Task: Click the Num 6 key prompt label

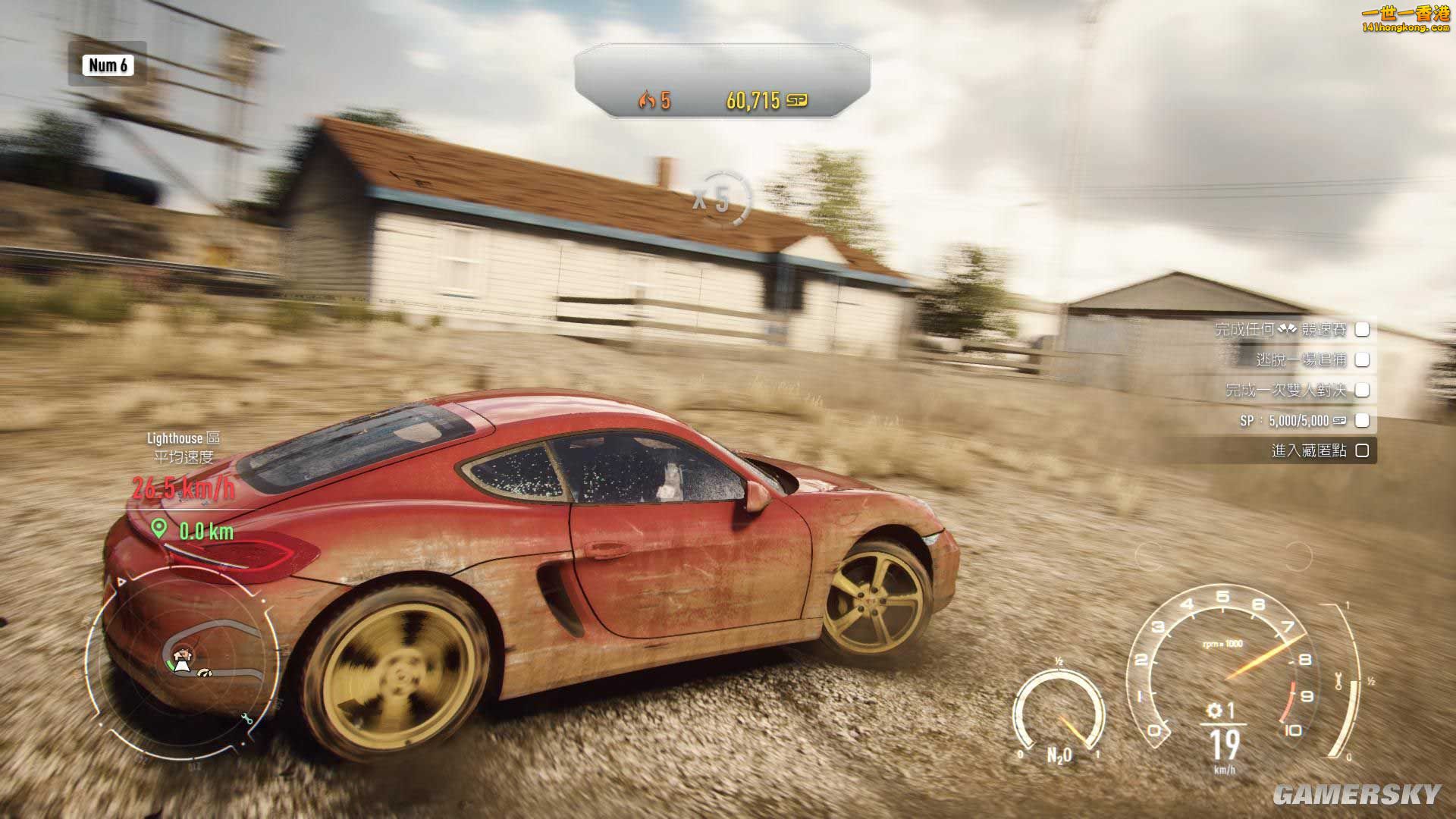Action: pos(106,67)
